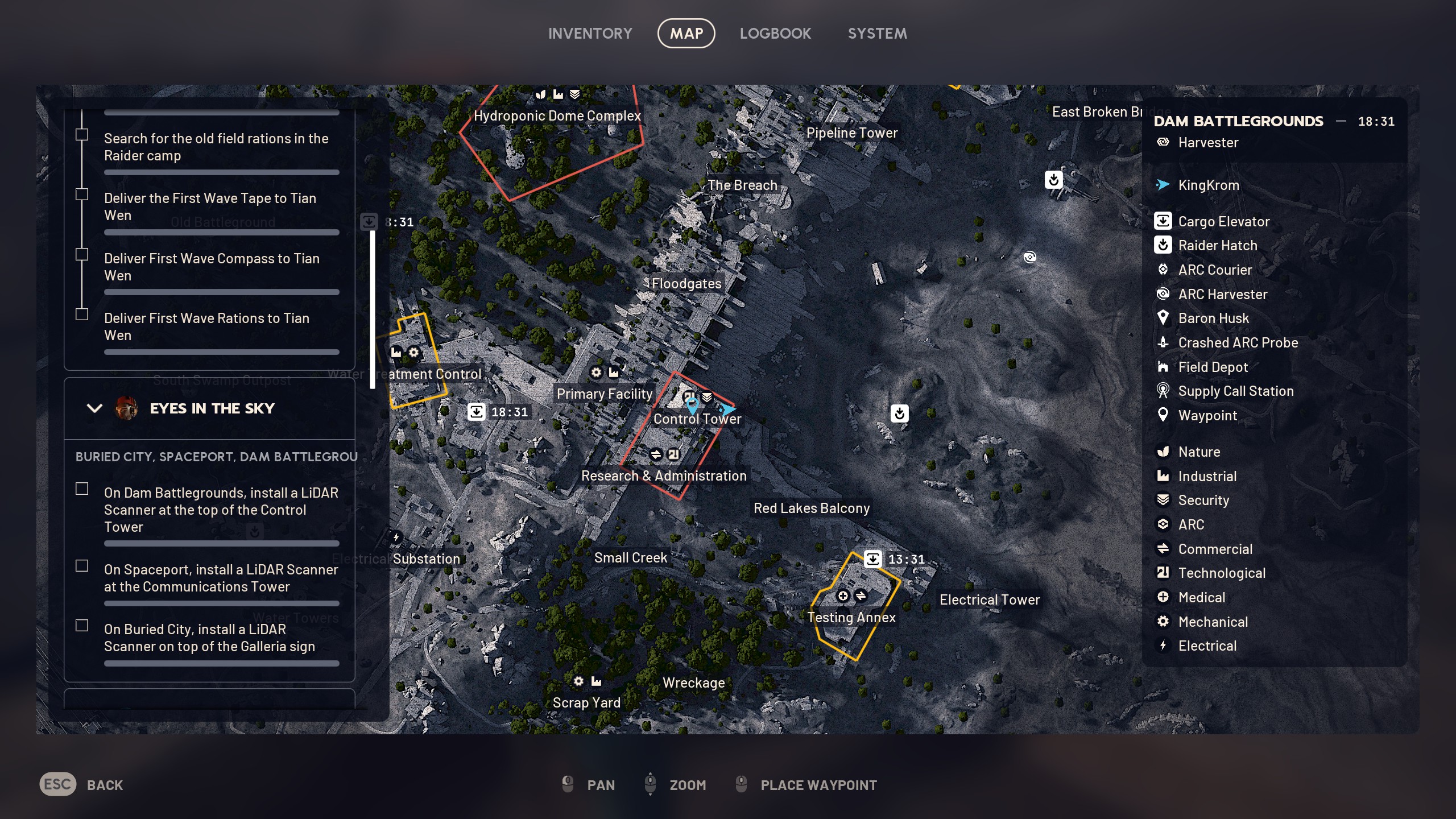Click the Medical loot icon in the legend
The width and height of the screenshot is (1456, 819).
click(1164, 597)
